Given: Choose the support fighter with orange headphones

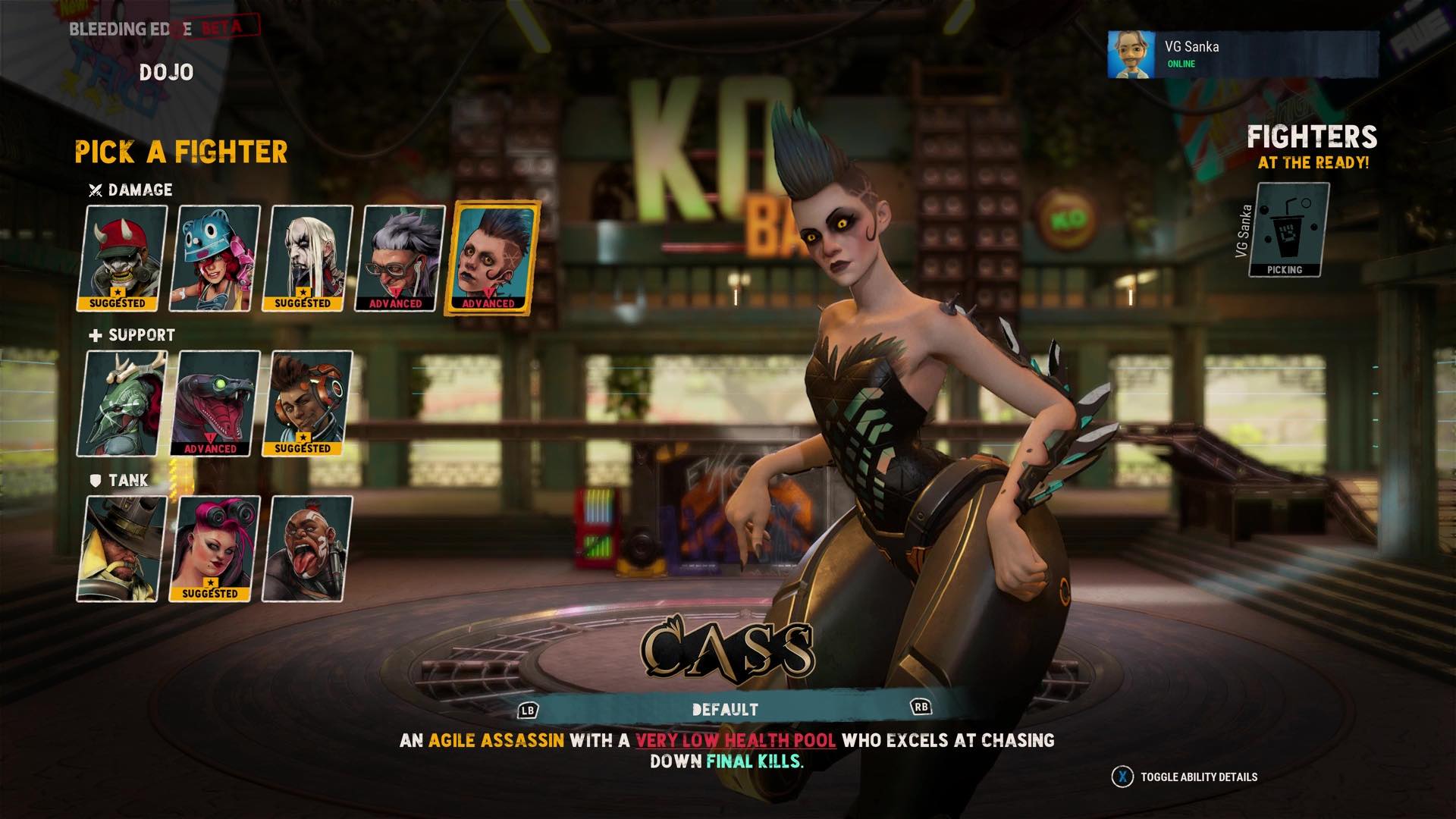Looking at the screenshot, I should tap(306, 403).
